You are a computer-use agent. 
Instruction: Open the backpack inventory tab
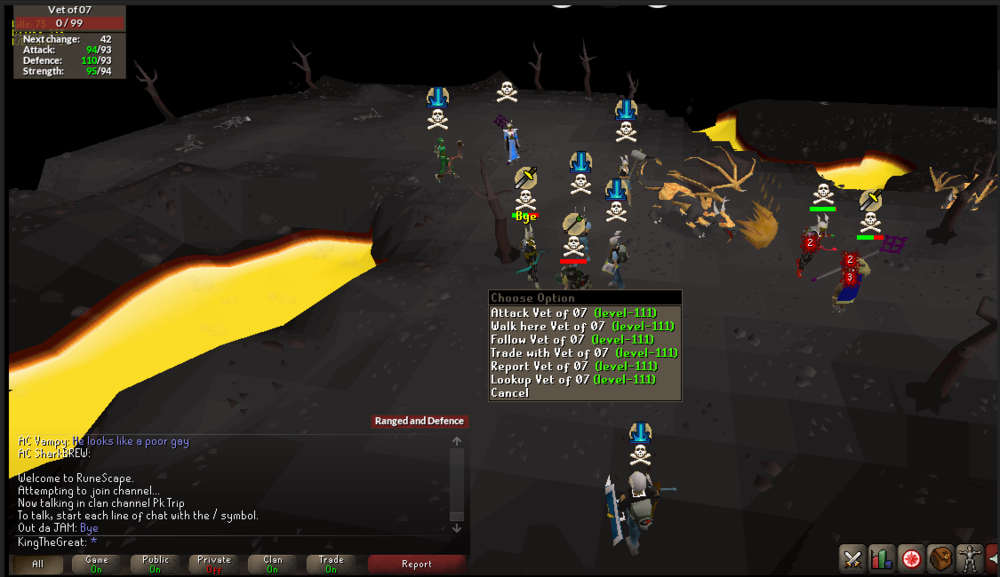click(x=940, y=558)
